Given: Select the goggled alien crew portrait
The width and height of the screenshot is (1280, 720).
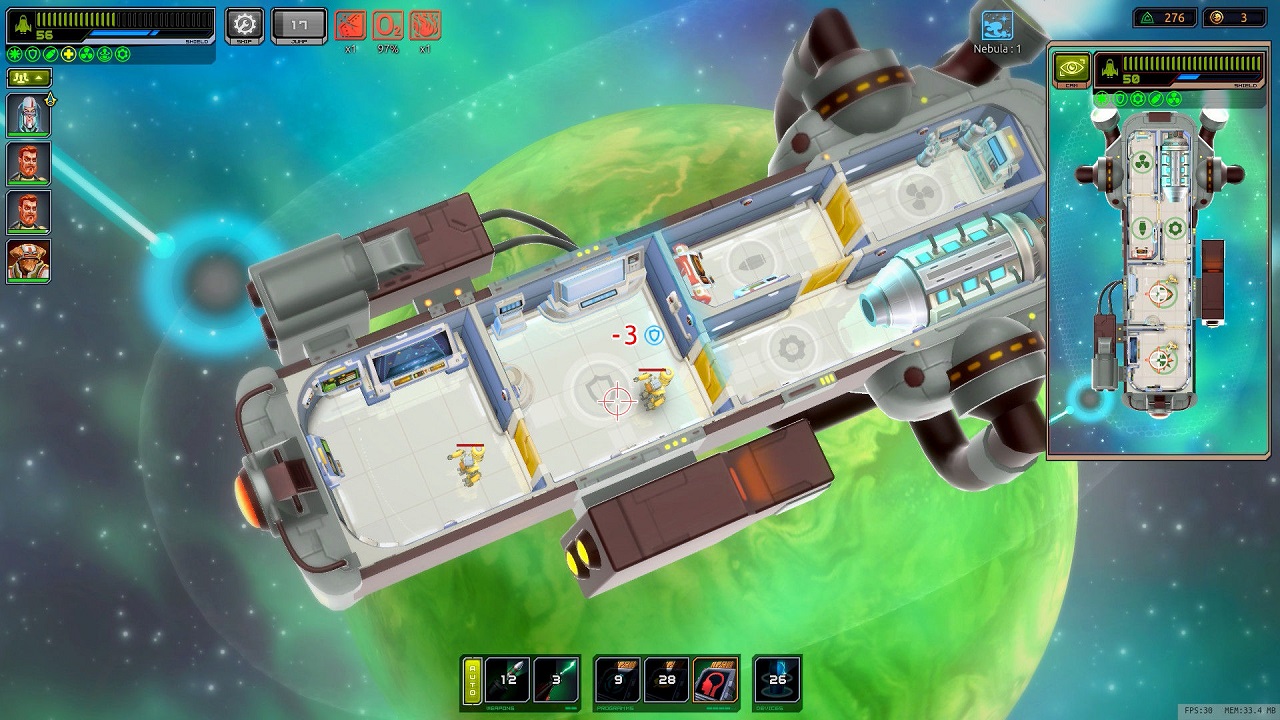Looking at the screenshot, I should (x=29, y=260).
